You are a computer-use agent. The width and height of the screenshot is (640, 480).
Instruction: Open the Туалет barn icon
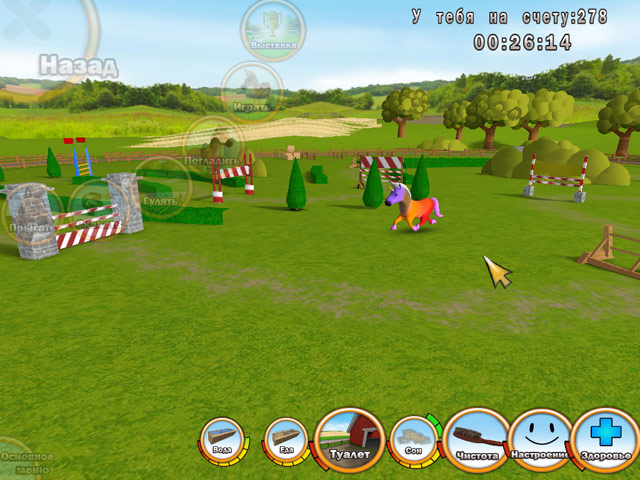pos(349,441)
